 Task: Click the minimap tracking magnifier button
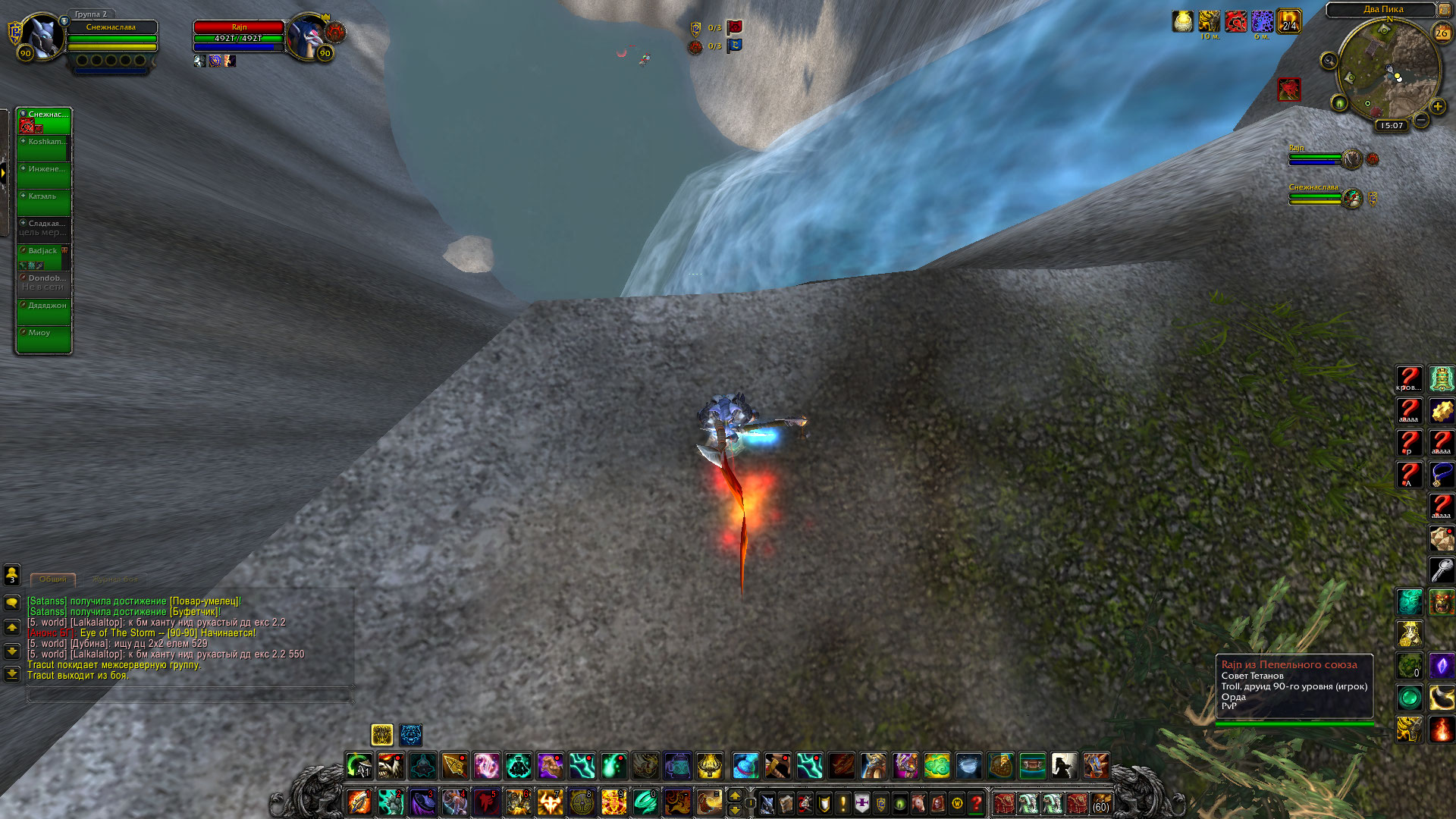(x=1329, y=61)
